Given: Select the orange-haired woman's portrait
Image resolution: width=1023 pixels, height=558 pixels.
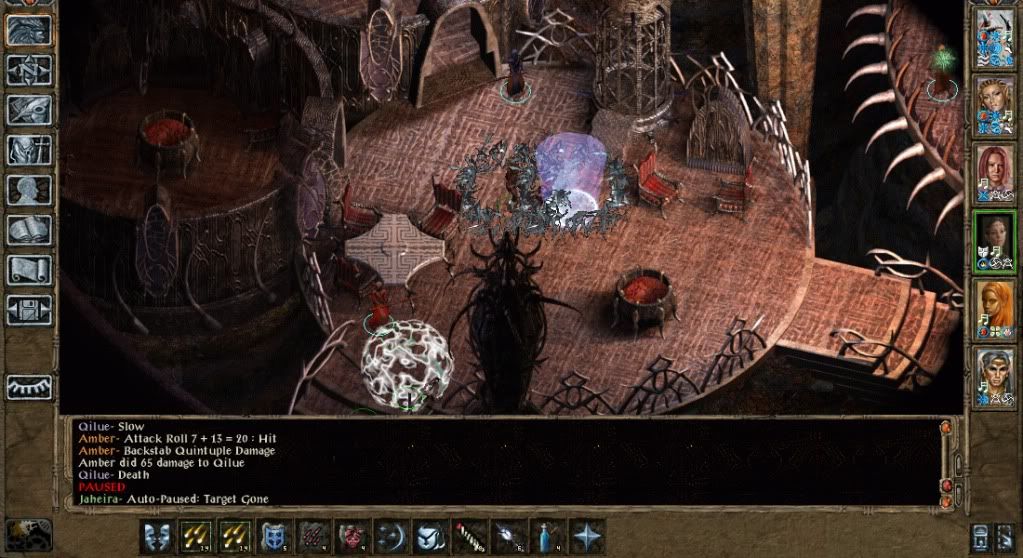Looking at the screenshot, I should pos(993,308).
